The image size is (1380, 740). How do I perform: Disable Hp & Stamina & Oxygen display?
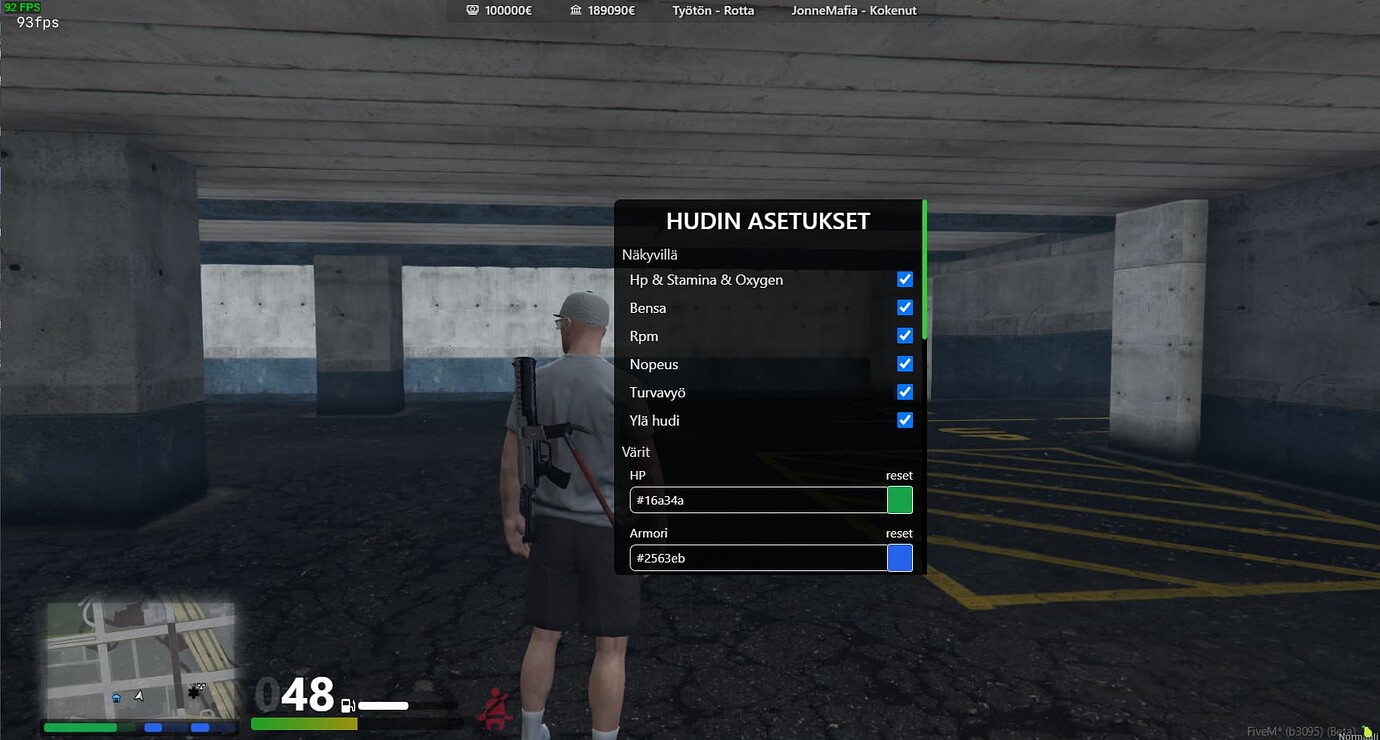click(904, 279)
